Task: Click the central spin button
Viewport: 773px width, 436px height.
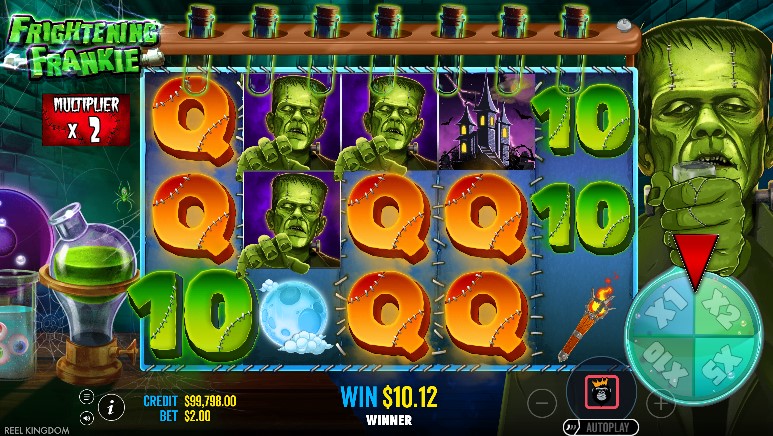Action: [x=601, y=390]
